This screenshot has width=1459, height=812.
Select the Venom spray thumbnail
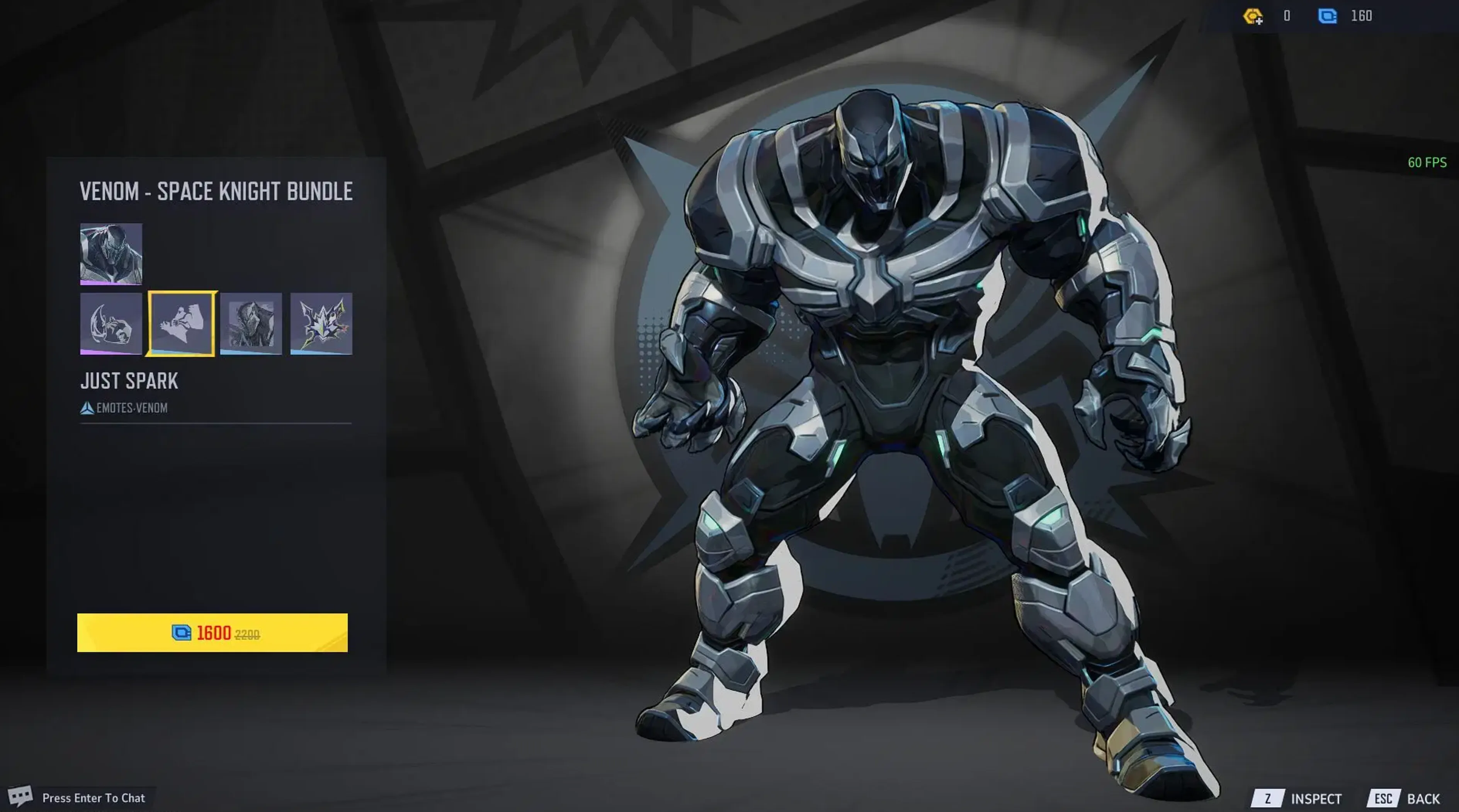[252, 324]
